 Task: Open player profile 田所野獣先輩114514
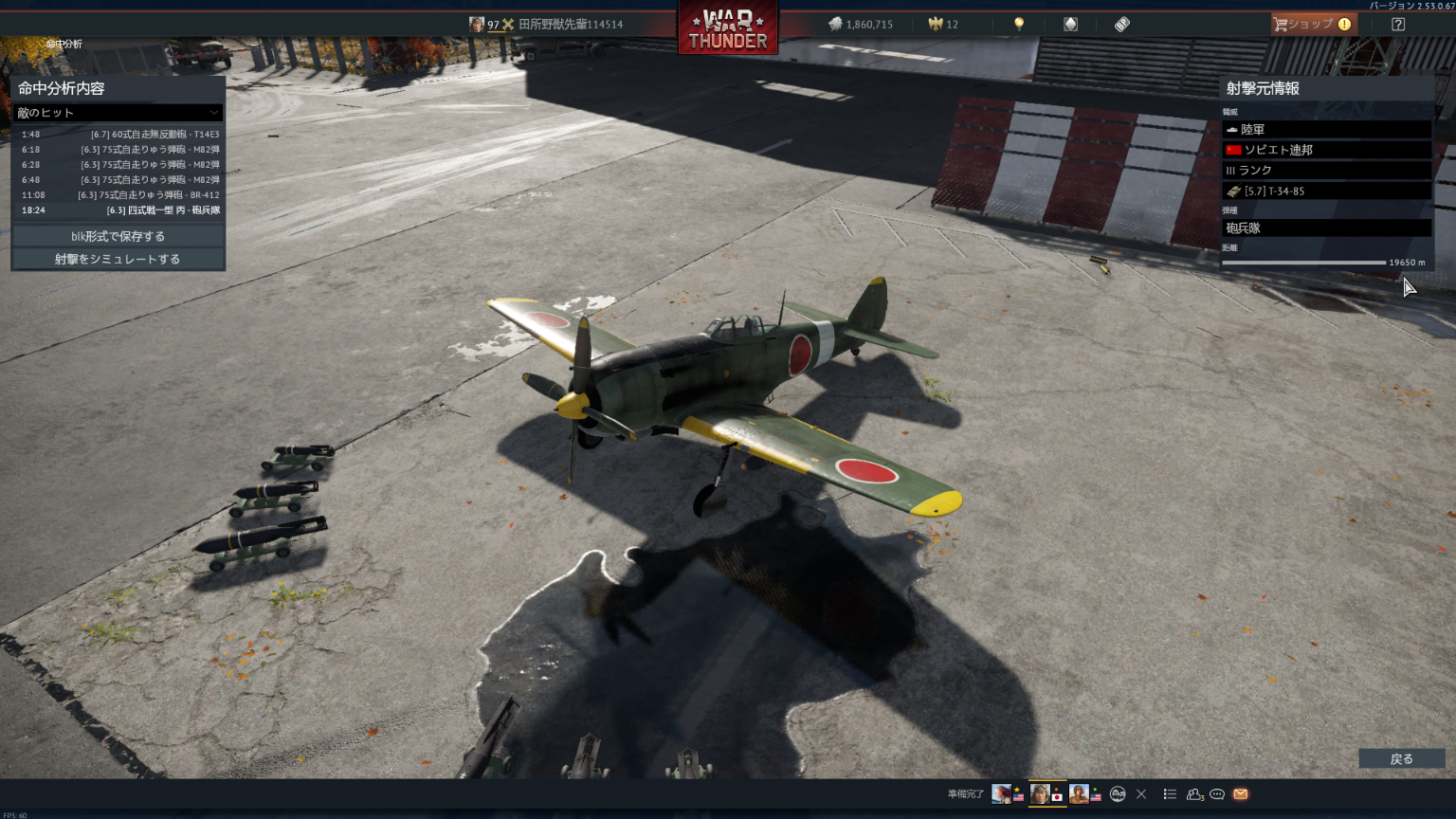coord(569,25)
